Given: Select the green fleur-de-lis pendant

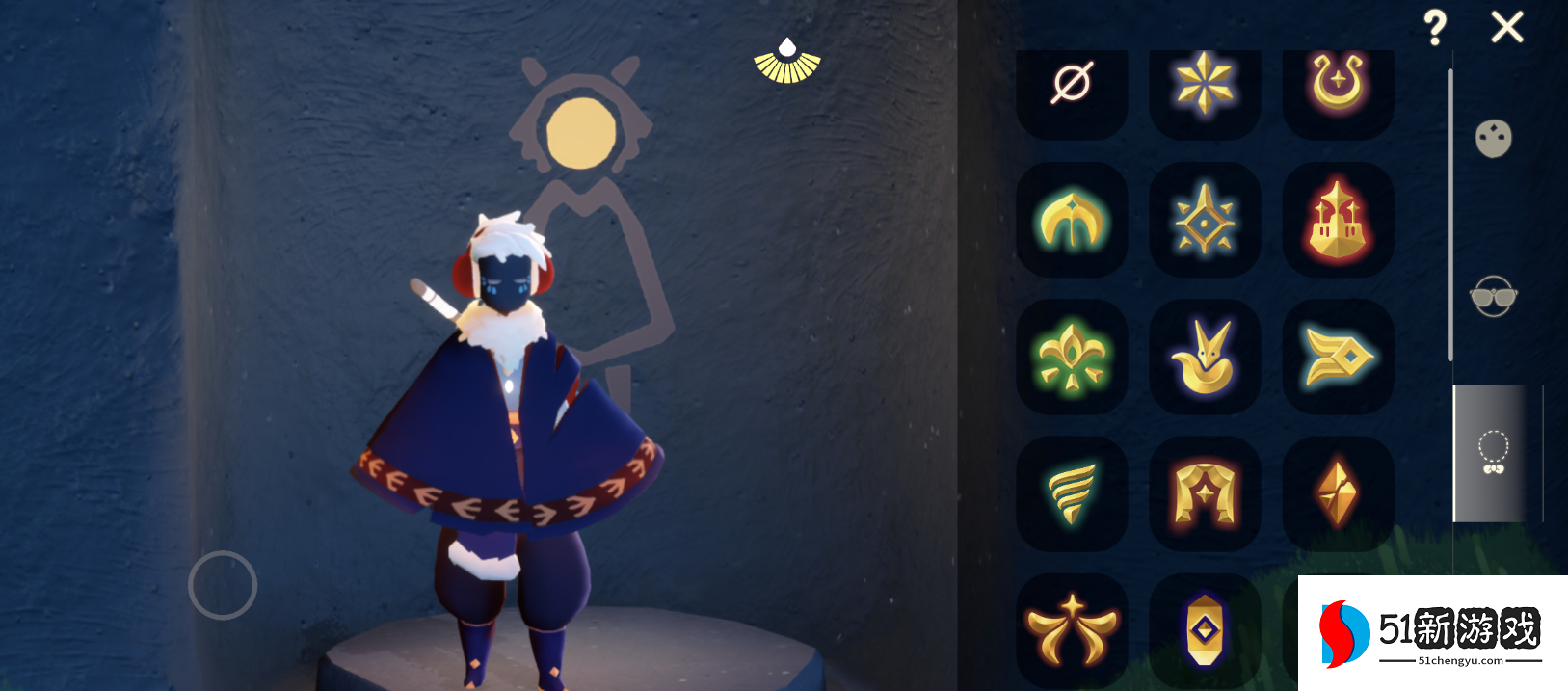Looking at the screenshot, I should coord(1072,358).
